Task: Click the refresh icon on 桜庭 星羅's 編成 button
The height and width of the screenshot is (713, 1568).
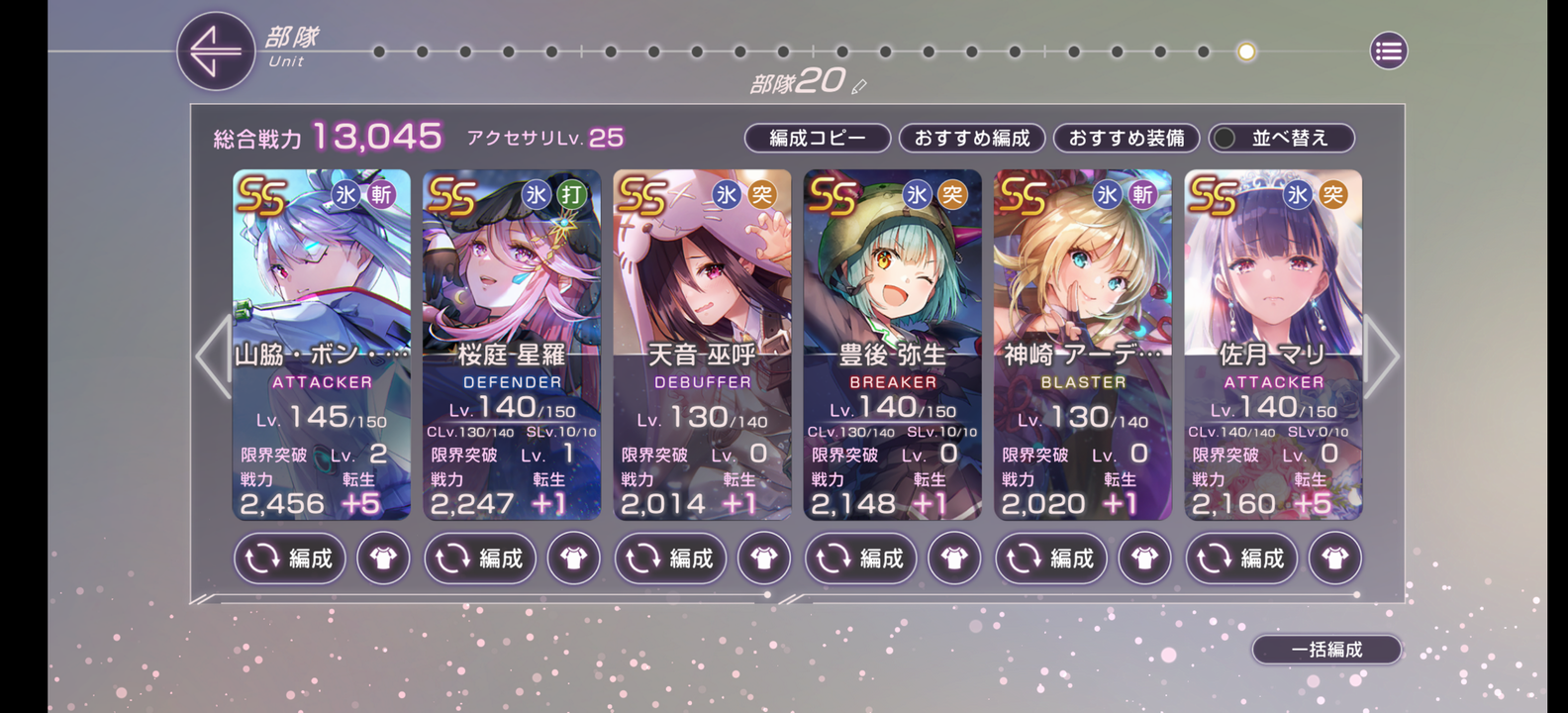Action: coord(452,558)
